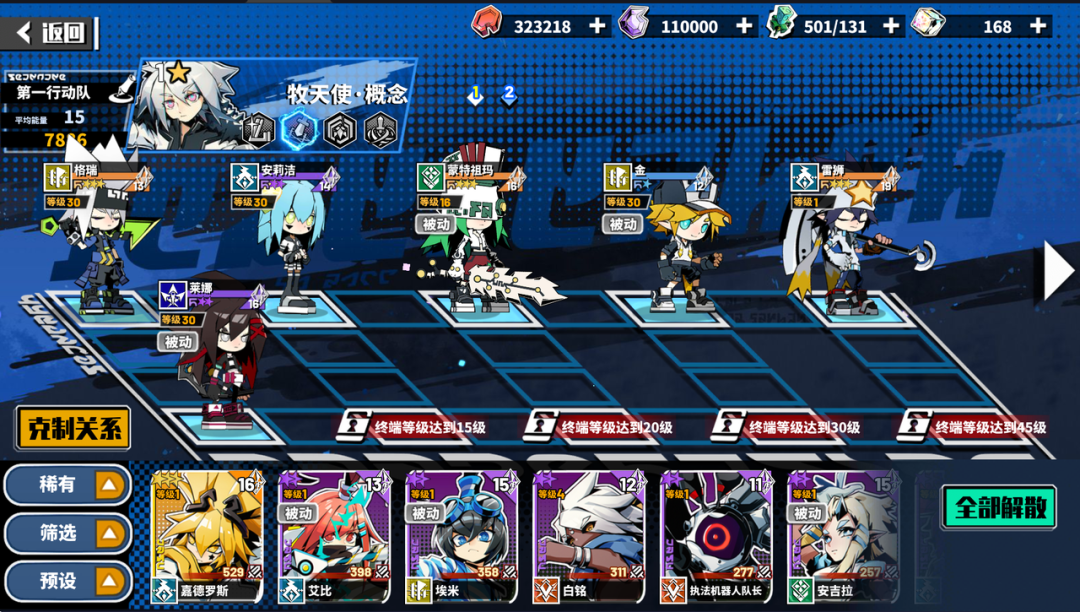Select the 执法机器人队长 card
This screenshot has width=1080, height=612.
[x=716, y=536]
